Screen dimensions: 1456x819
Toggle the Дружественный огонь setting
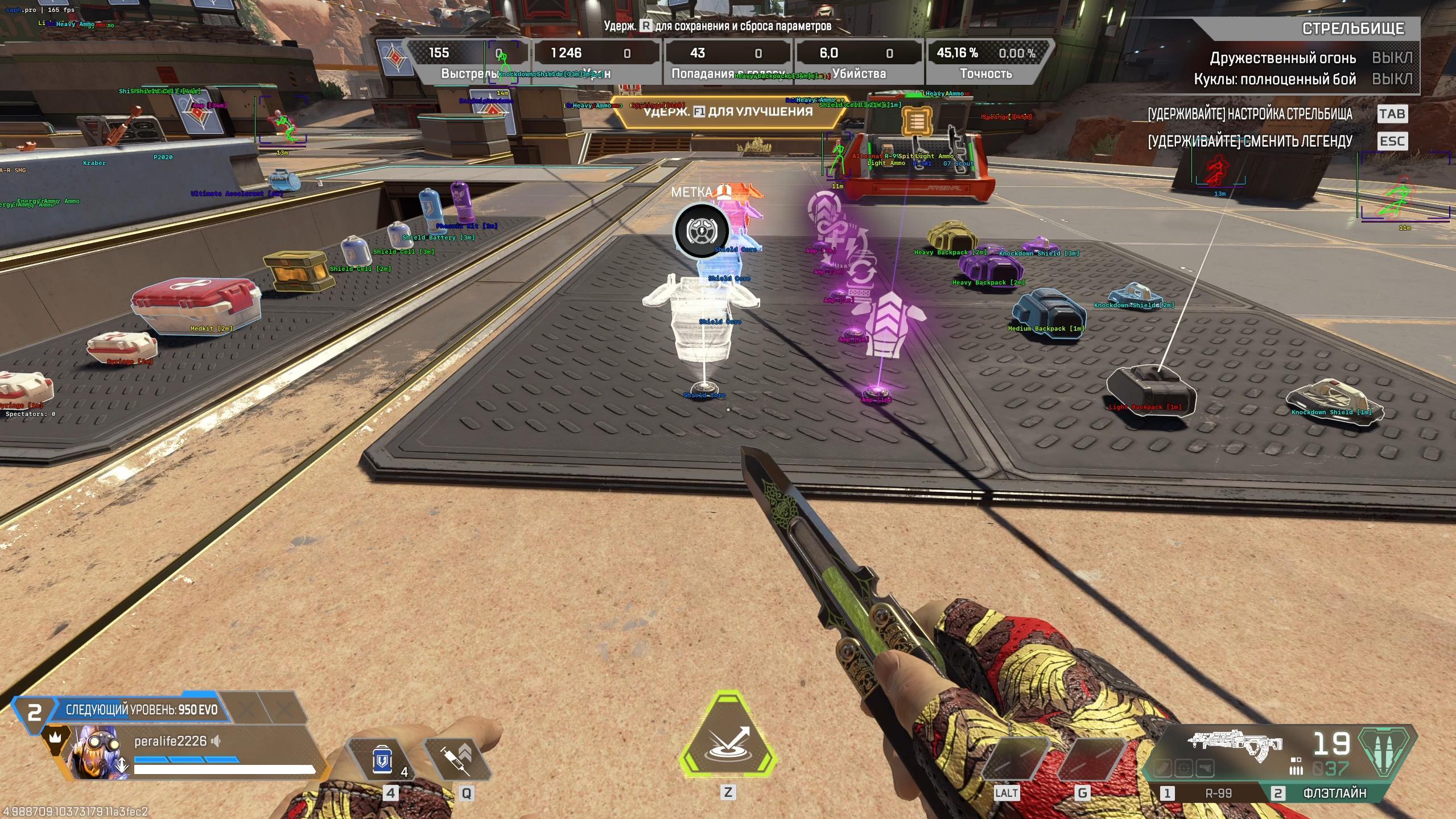(1392, 58)
